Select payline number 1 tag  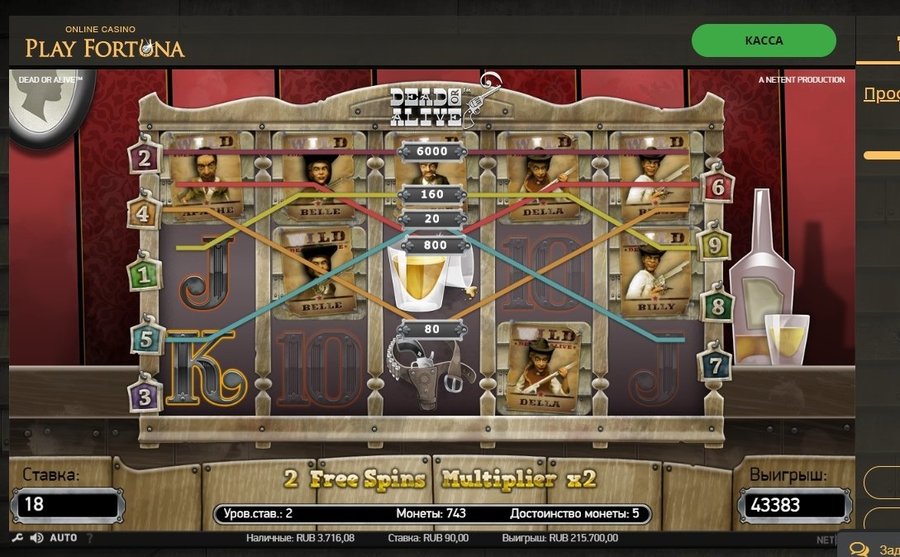pyautogui.click(x=145, y=272)
